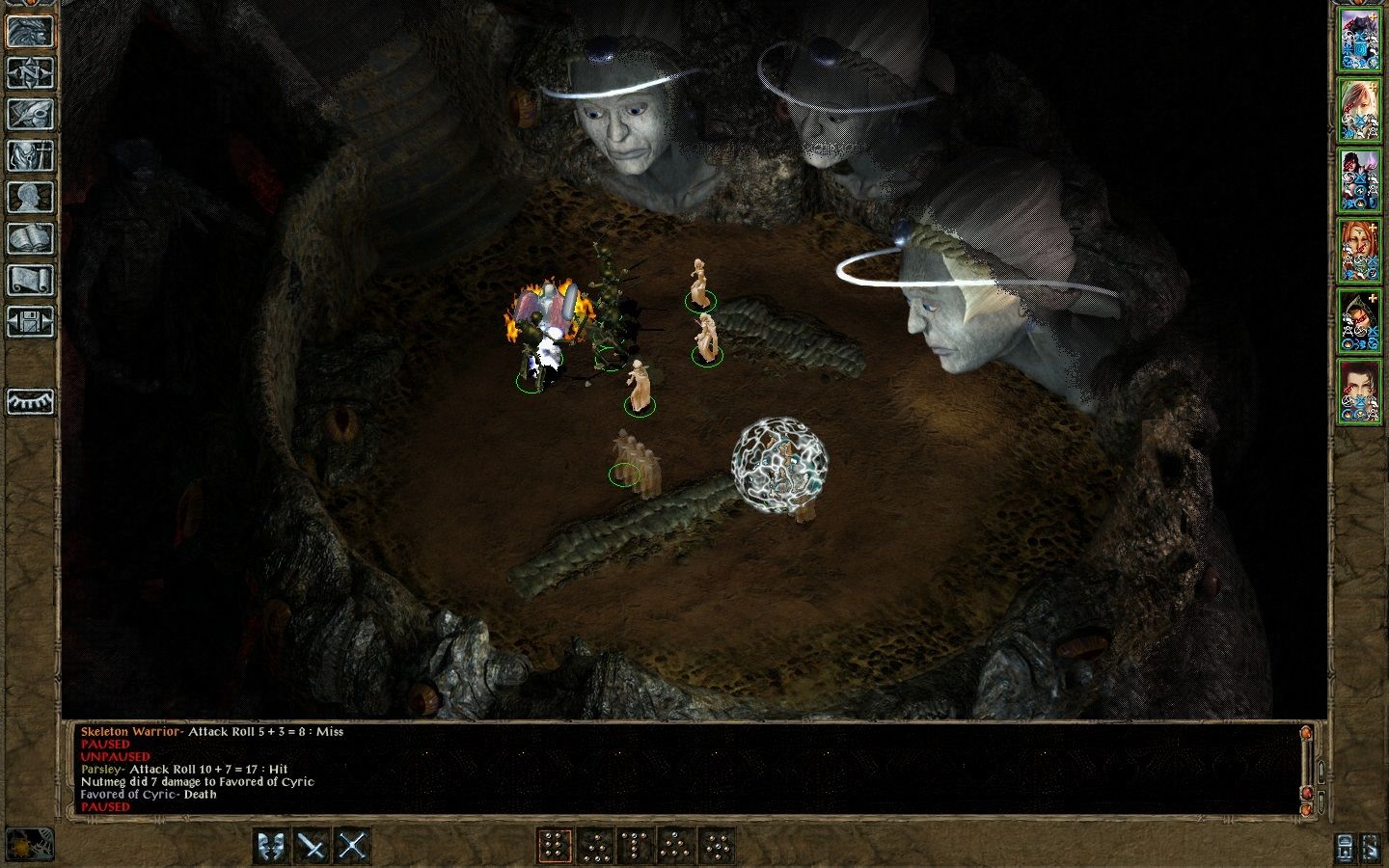
Task: Show the character record silhouette screen
Action: pyautogui.click(x=30, y=197)
